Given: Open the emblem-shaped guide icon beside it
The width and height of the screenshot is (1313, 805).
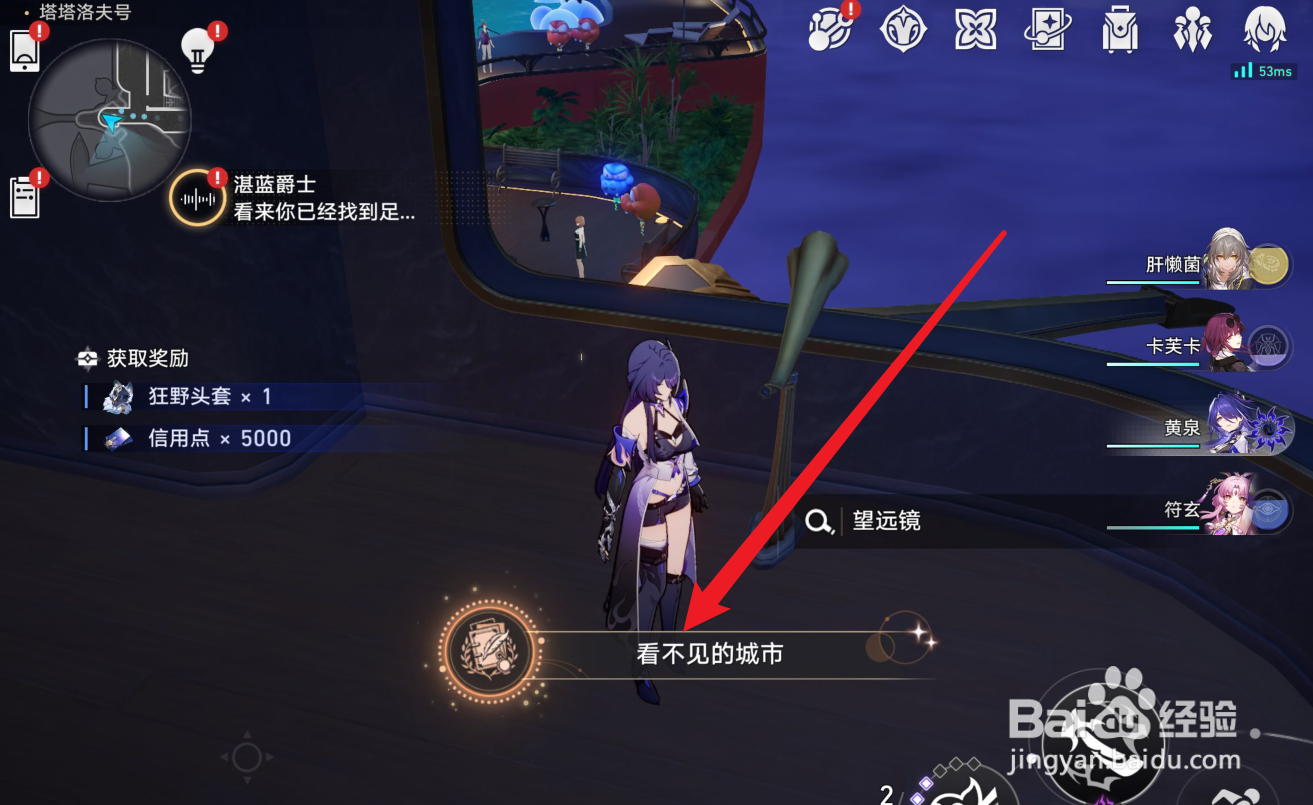Looking at the screenshot, I should tap(901, 30).
